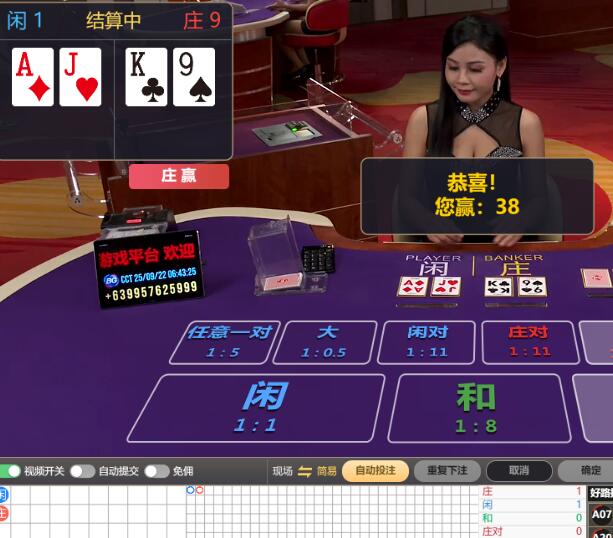
Task: Cancel the bet with 取消
Action: (x=518, y=471)
